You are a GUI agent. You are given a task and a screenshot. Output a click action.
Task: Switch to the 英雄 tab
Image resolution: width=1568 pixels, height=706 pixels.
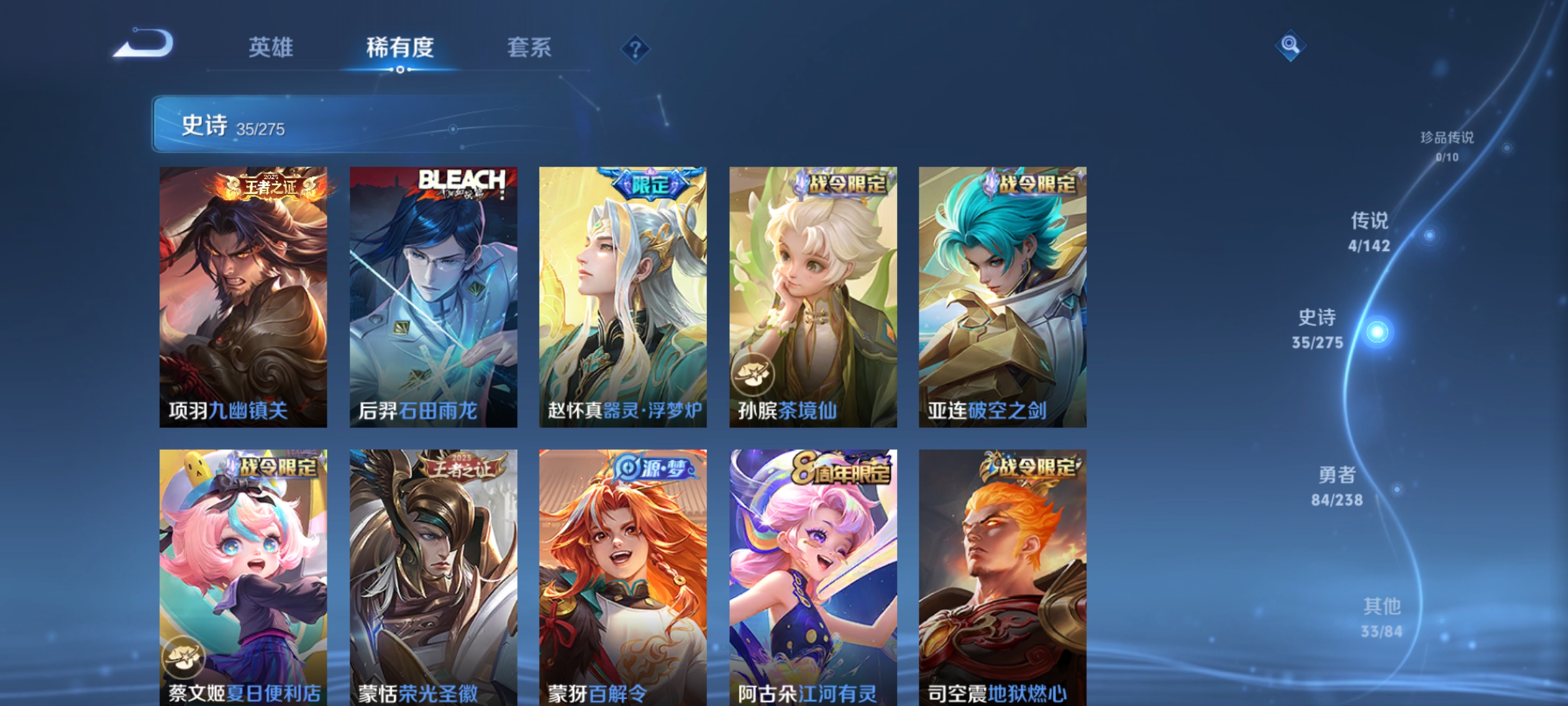point(272,47)
